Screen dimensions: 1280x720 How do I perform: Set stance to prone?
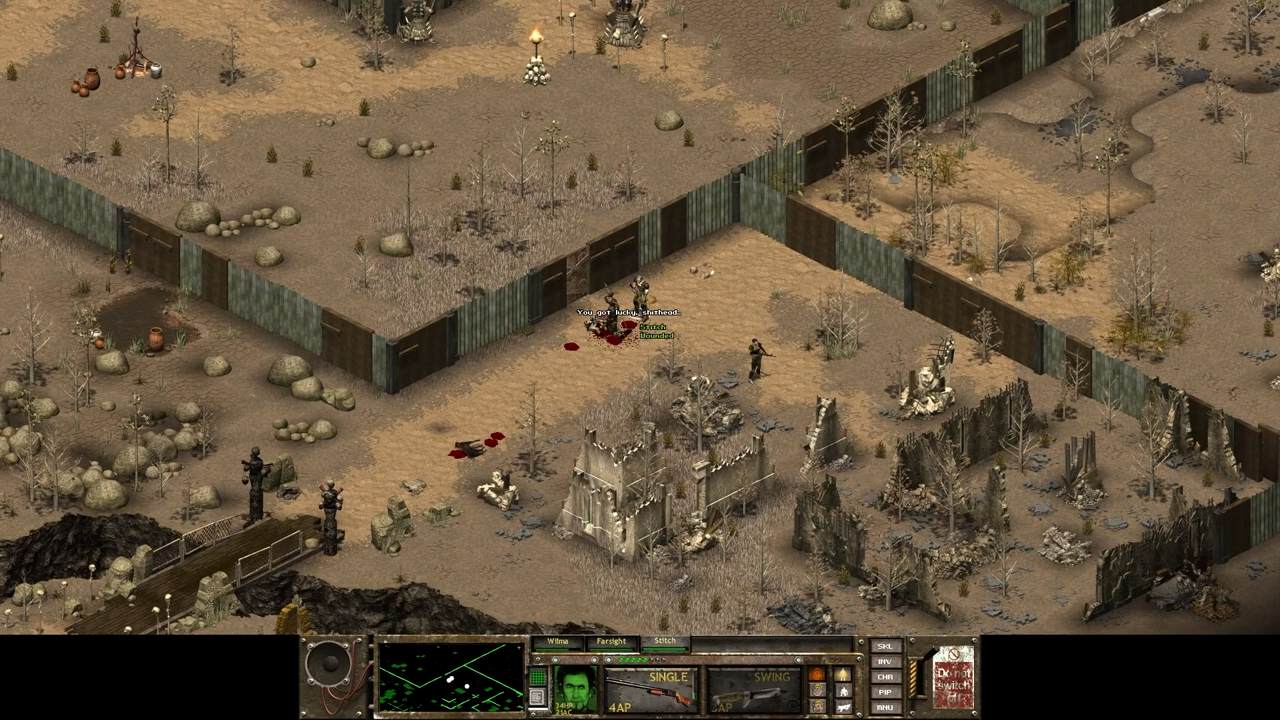[x=843, y=706]
